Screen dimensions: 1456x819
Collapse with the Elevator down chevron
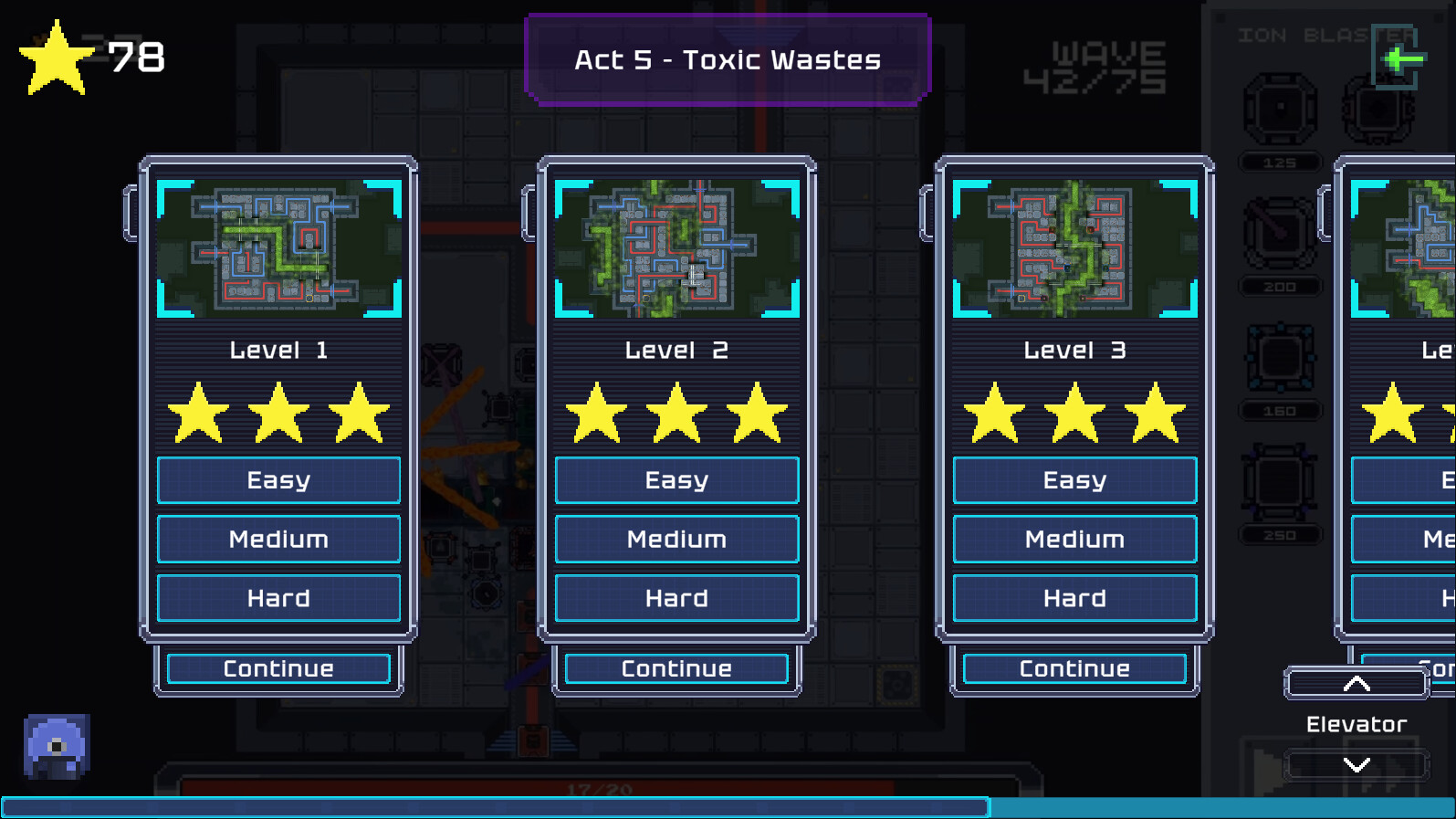point(1356,766)
